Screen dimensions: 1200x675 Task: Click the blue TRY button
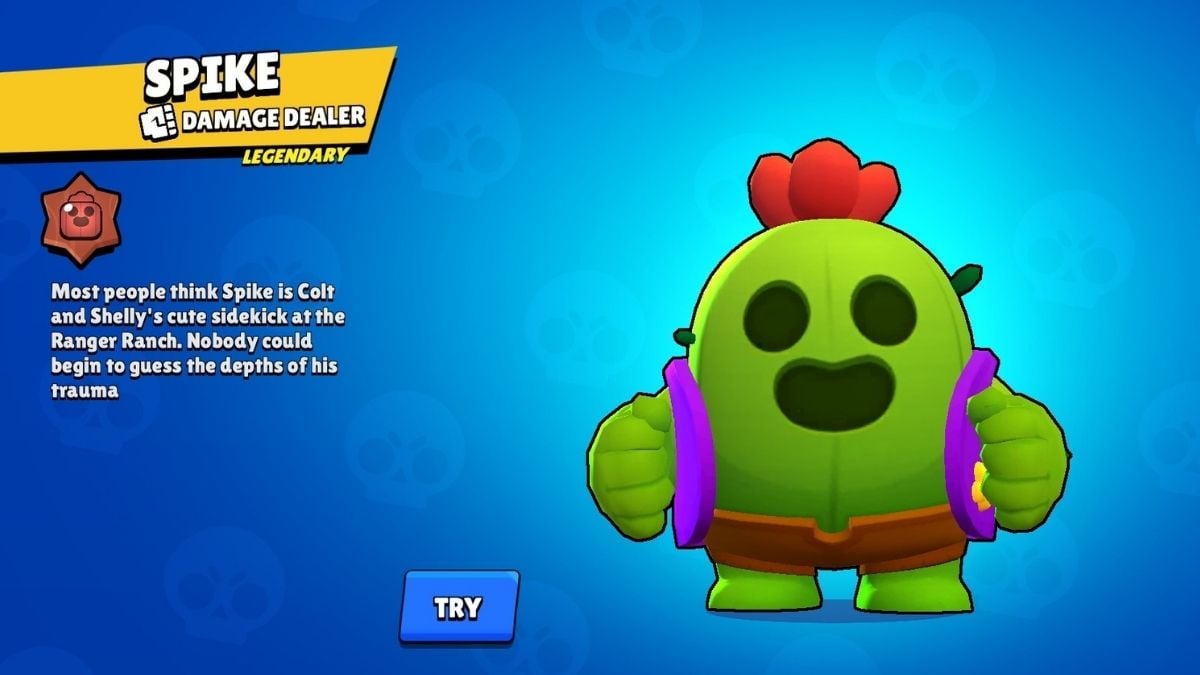[458, 607]
